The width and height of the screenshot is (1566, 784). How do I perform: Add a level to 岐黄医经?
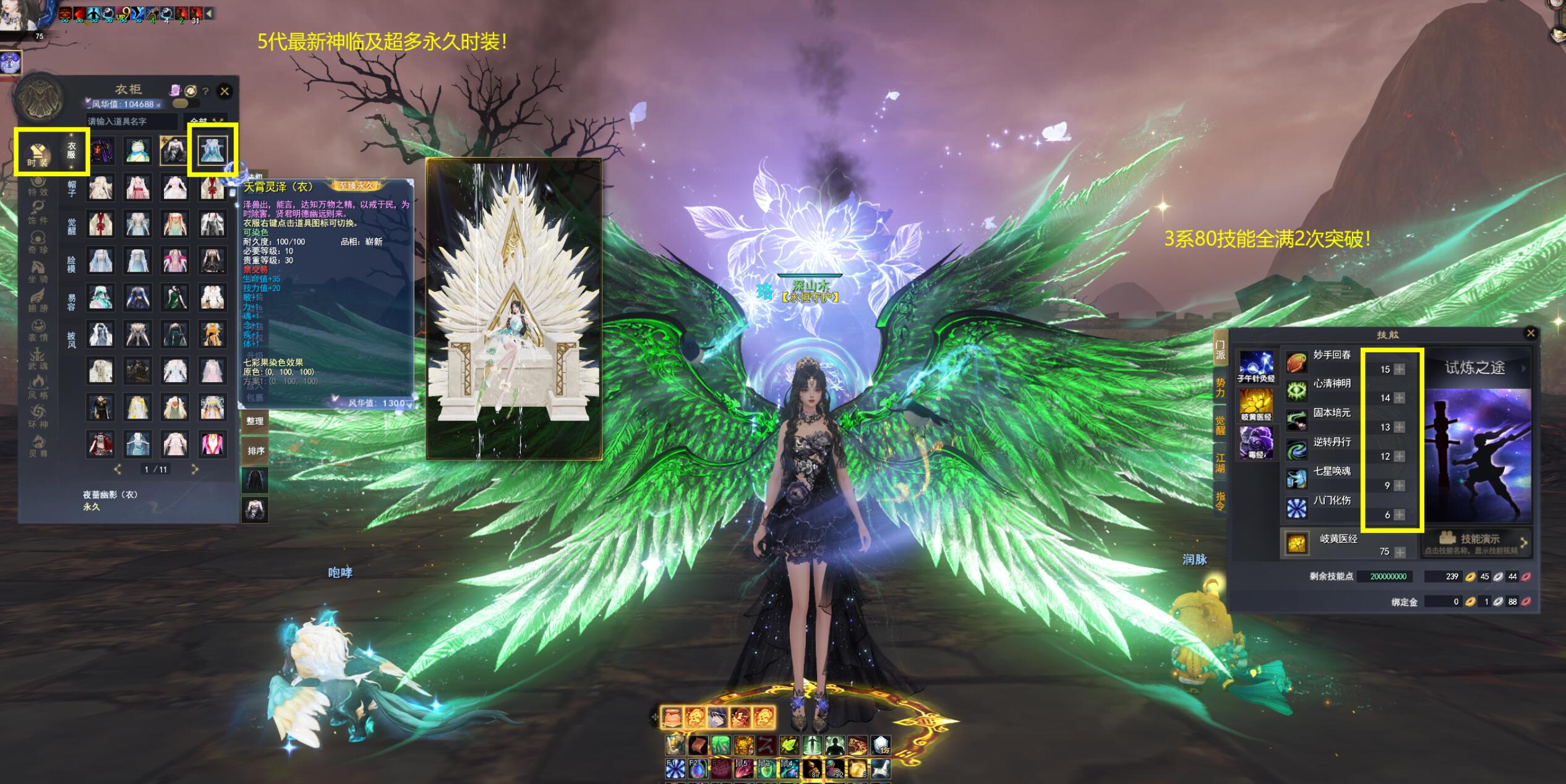pos(1400,552)
